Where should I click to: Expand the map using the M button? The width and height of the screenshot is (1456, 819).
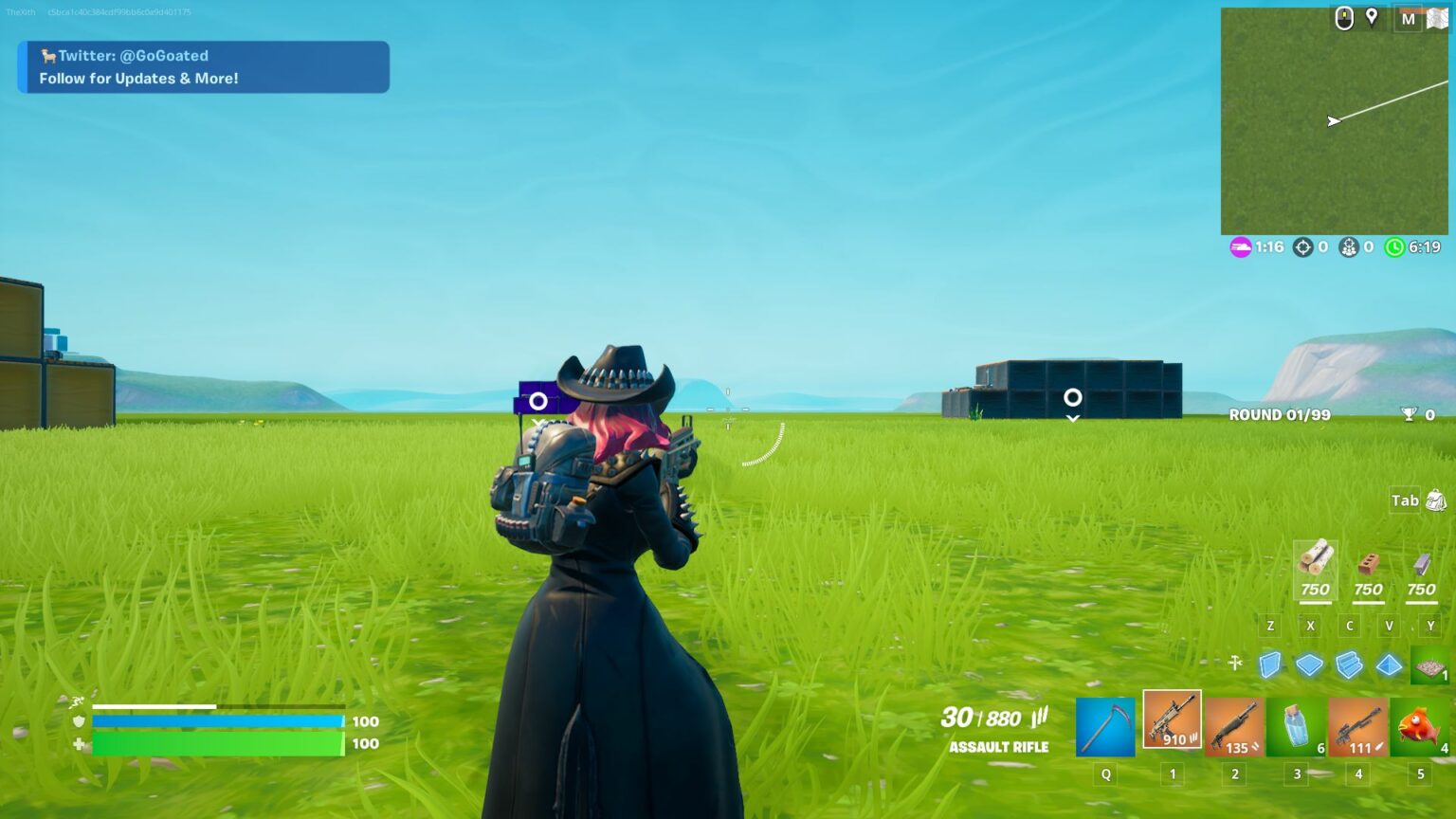(1407, 18)
